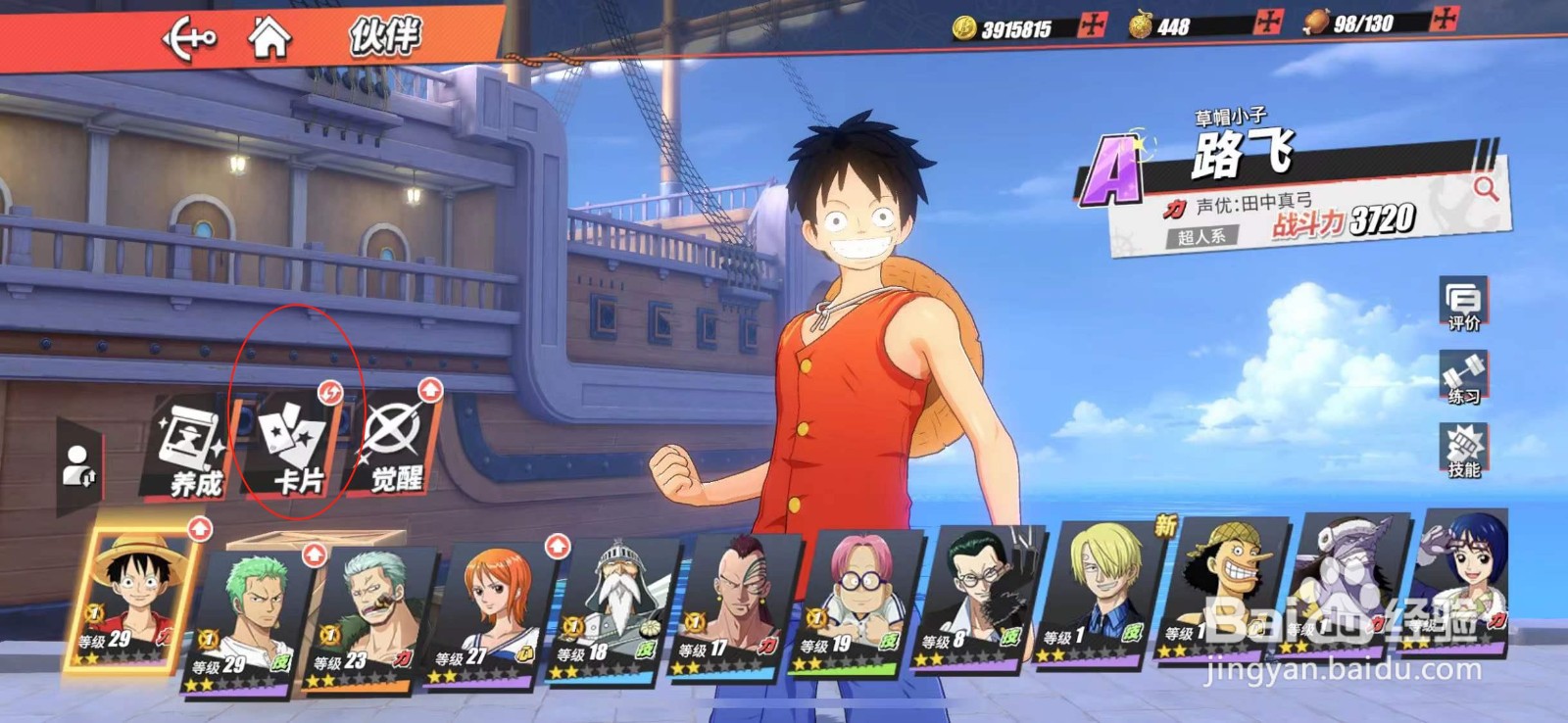Choose blond Sanji's portrait card
1568x723 pixels.
coord(1100,593)
